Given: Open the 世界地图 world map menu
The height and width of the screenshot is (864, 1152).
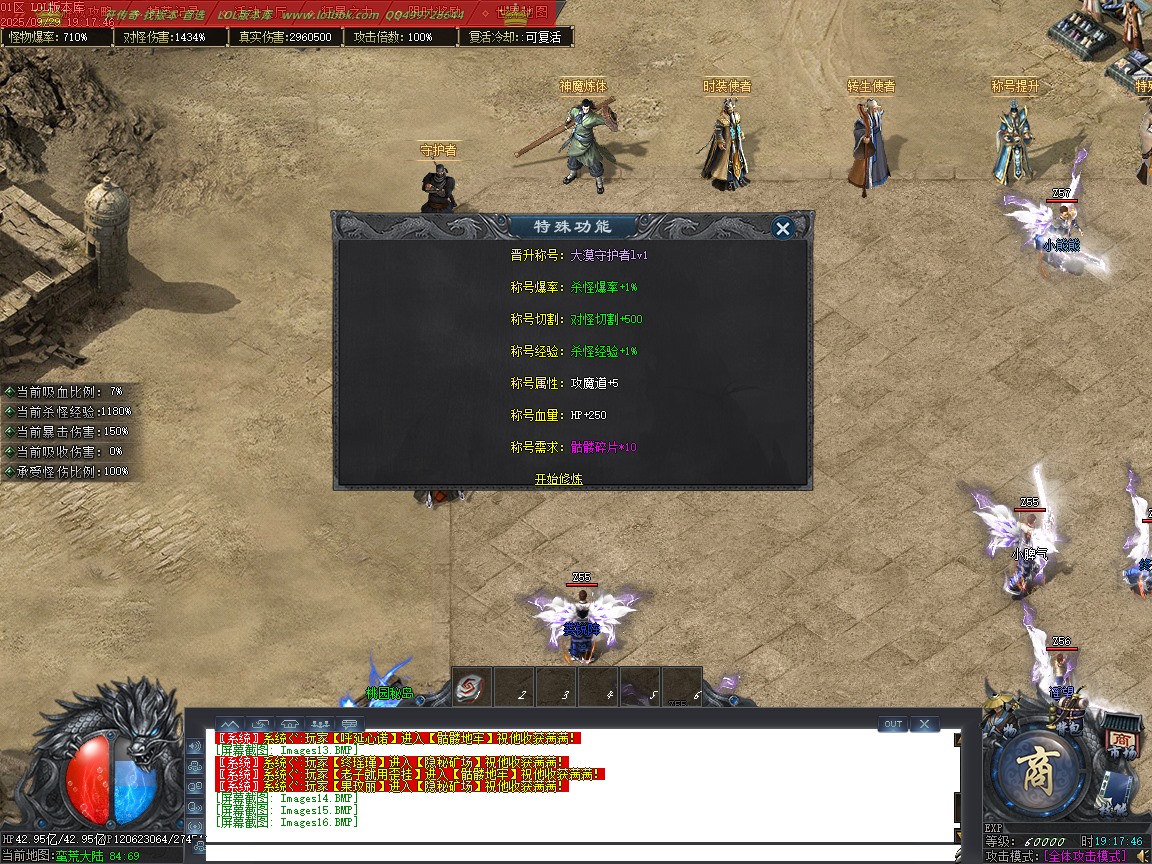Looking at the screenshot, I should coord(522,12).
